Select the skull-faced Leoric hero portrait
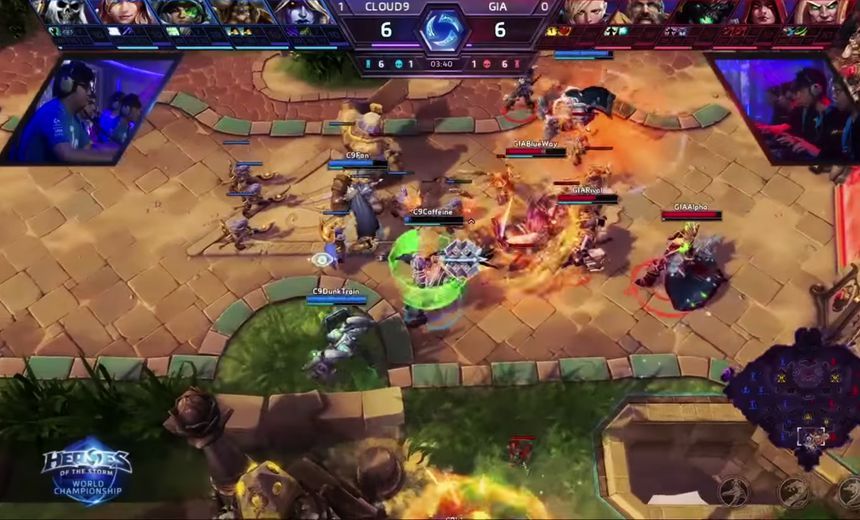This screenshot has height=520, width=860. (x=69, y=12)
